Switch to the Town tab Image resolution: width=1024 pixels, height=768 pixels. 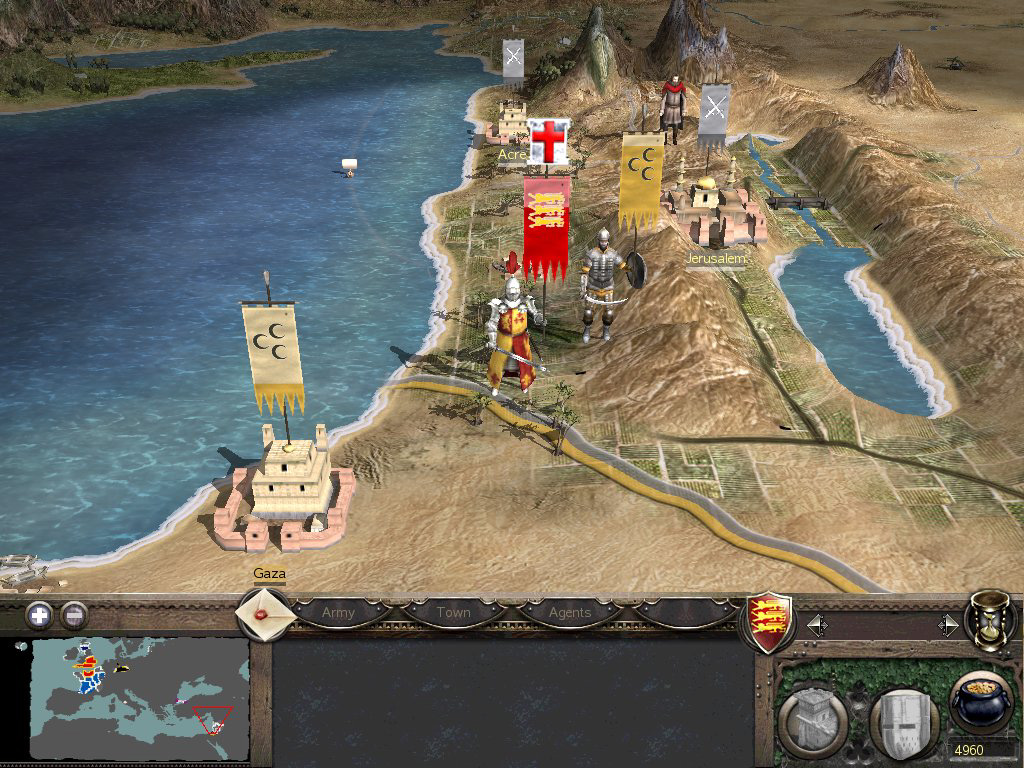(453, 612)
